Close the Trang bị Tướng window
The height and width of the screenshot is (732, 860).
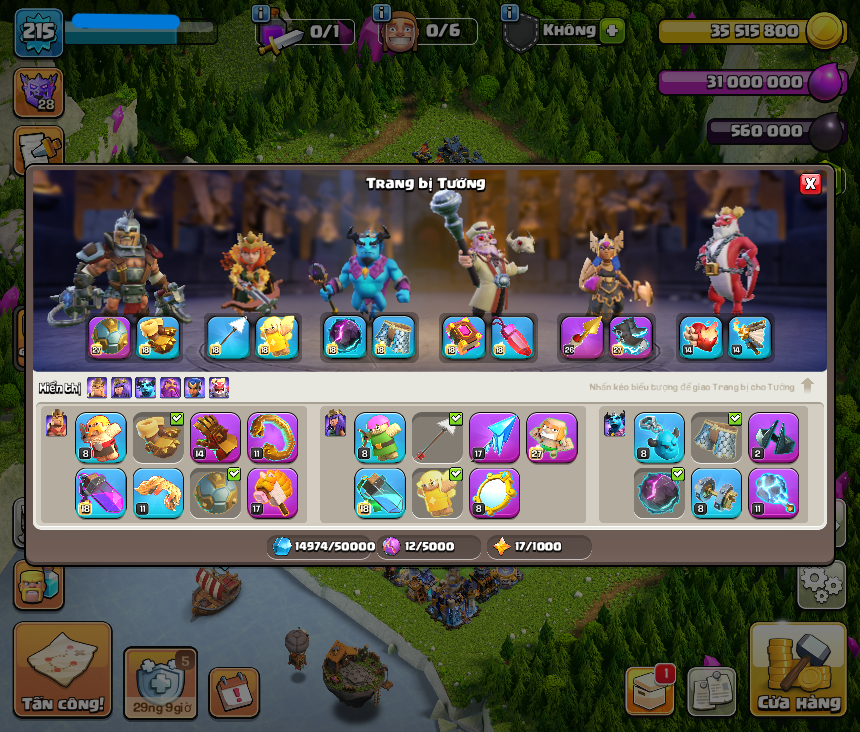tap(810, 183)
